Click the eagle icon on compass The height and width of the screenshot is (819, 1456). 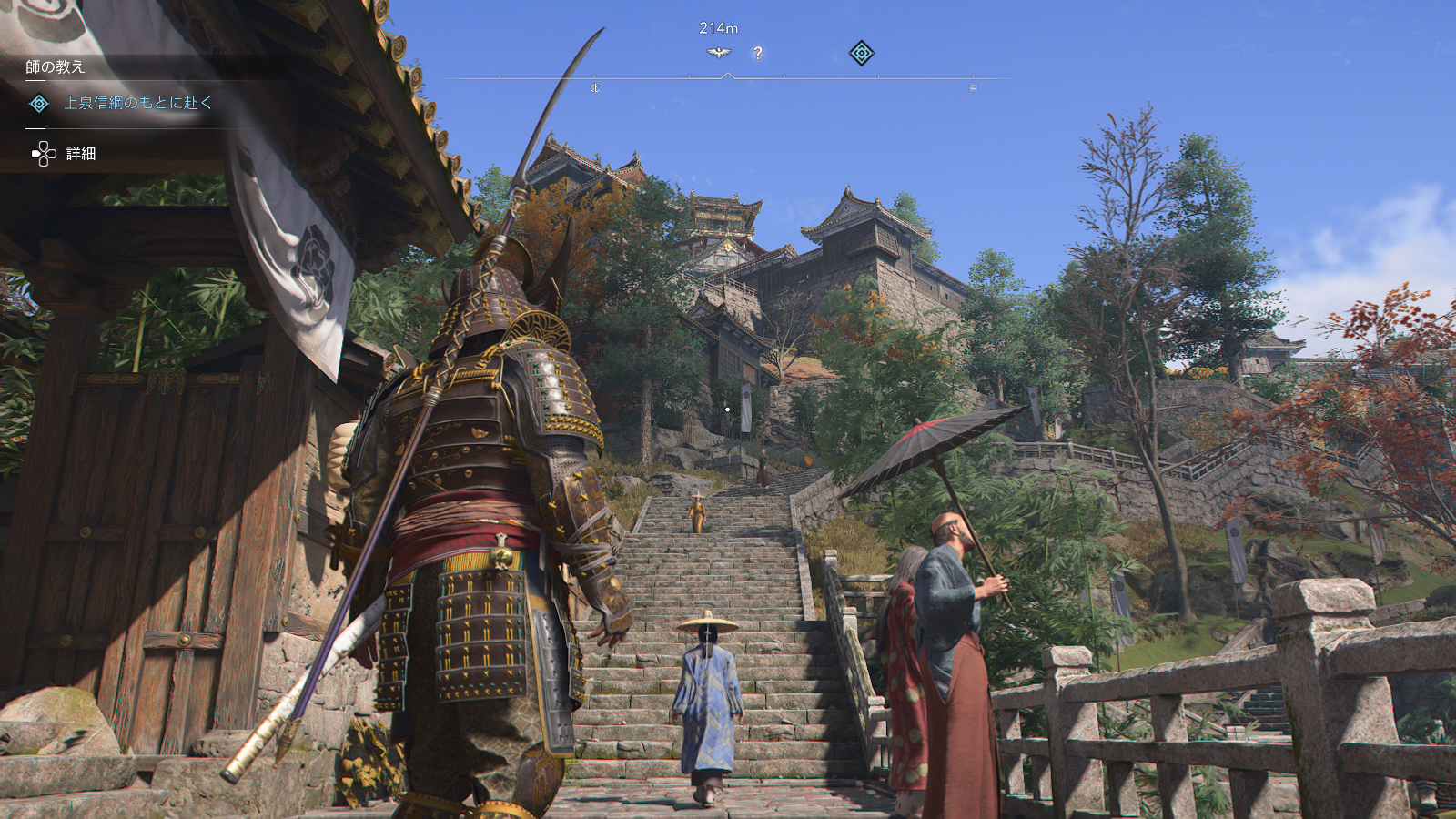tap(719, 53)
